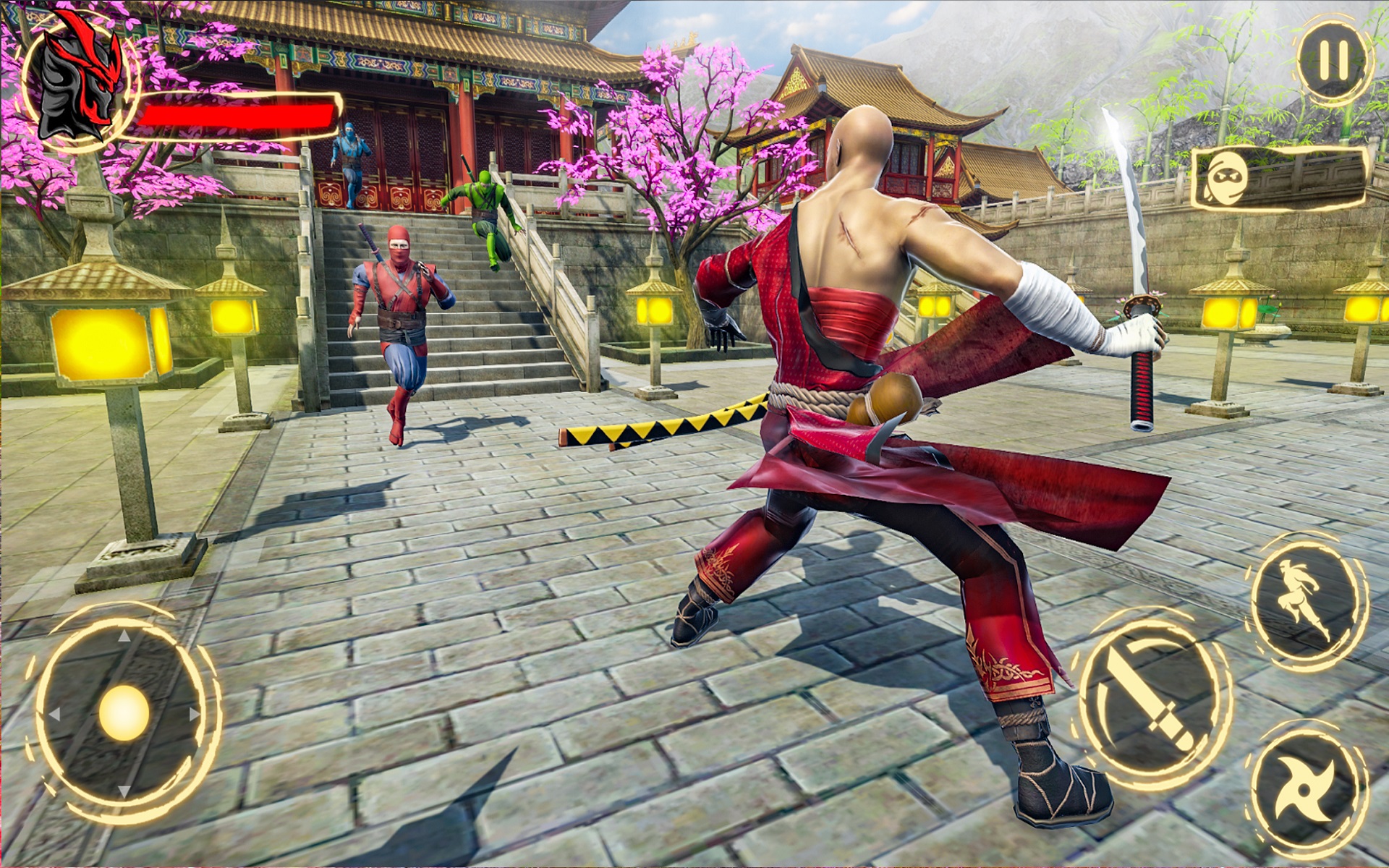Click the red health bar
The width and height of the screenshot is (1389, 868).
[239, 114]
